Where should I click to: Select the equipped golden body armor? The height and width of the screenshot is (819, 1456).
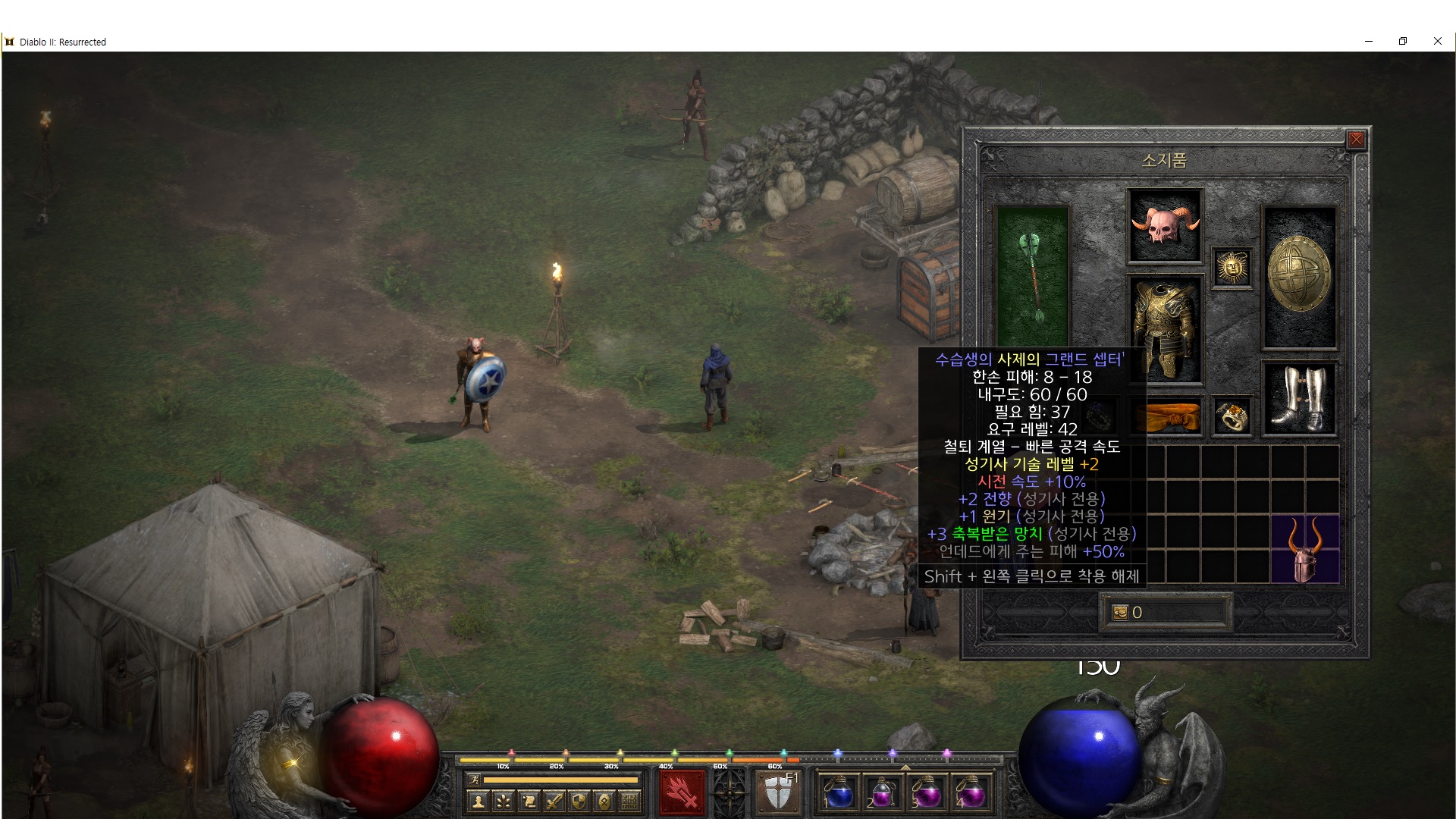coord(1165,329)
